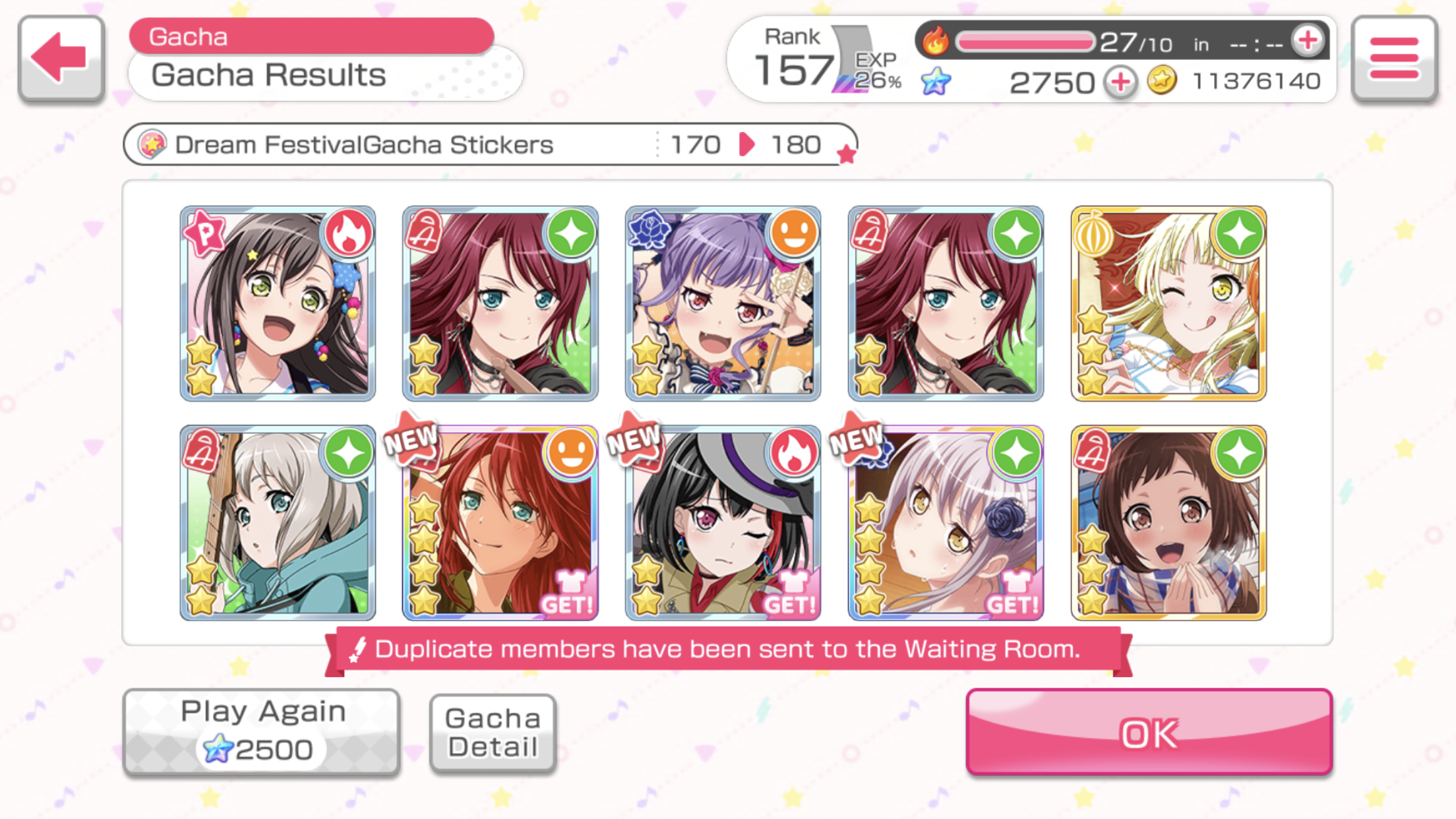1456x819 pixels.
Task: Select the winking blonde girl card
Action: pyautogui.click(x=1168, y=303)
